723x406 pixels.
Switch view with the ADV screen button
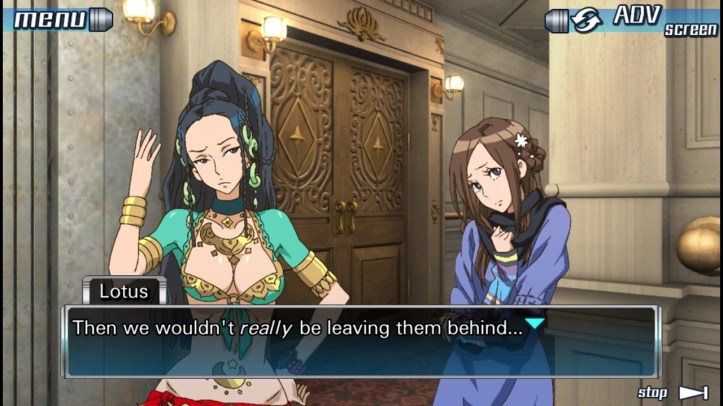632,20
